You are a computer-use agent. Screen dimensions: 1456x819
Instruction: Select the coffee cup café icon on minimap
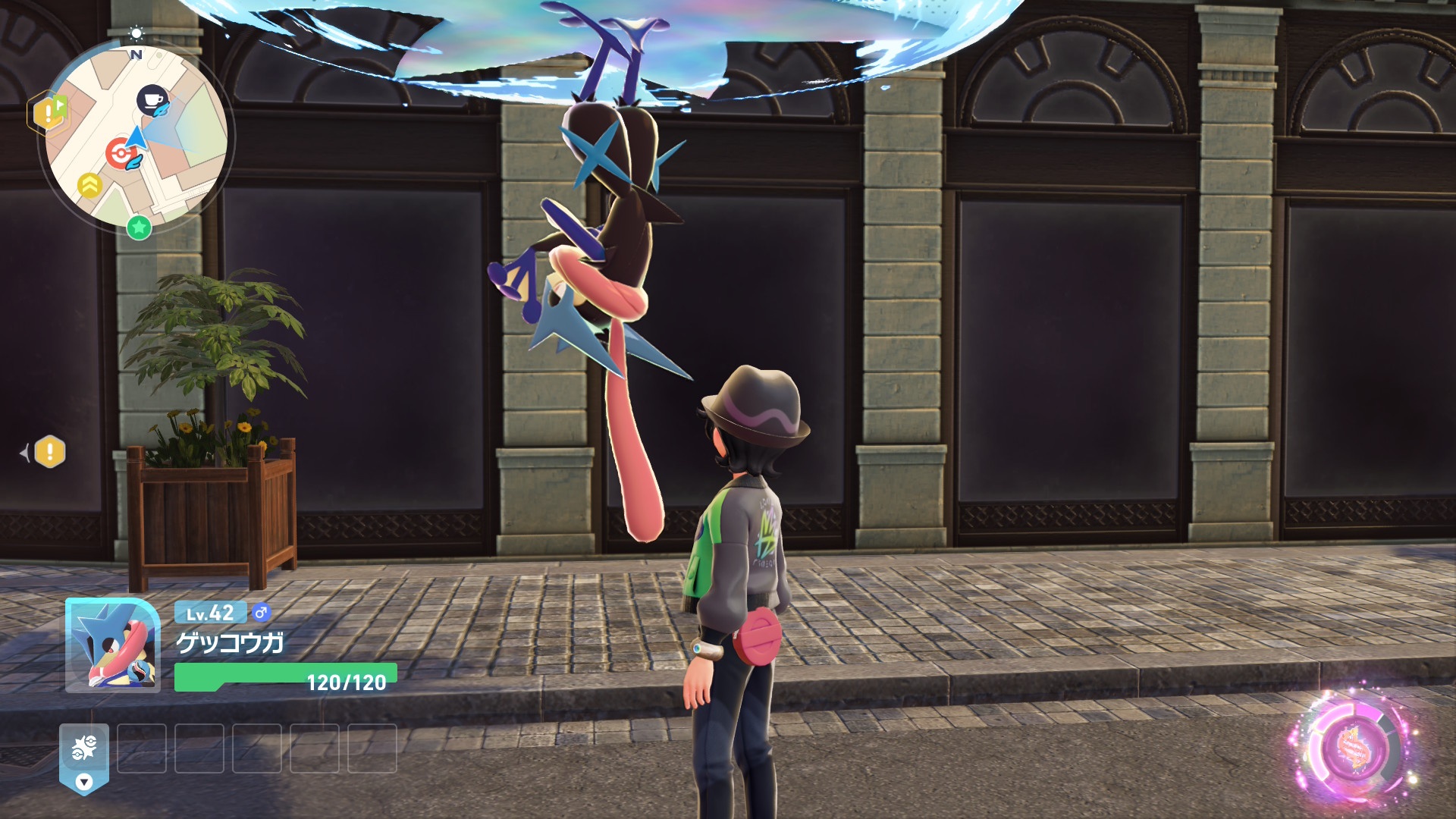(152, 99)
